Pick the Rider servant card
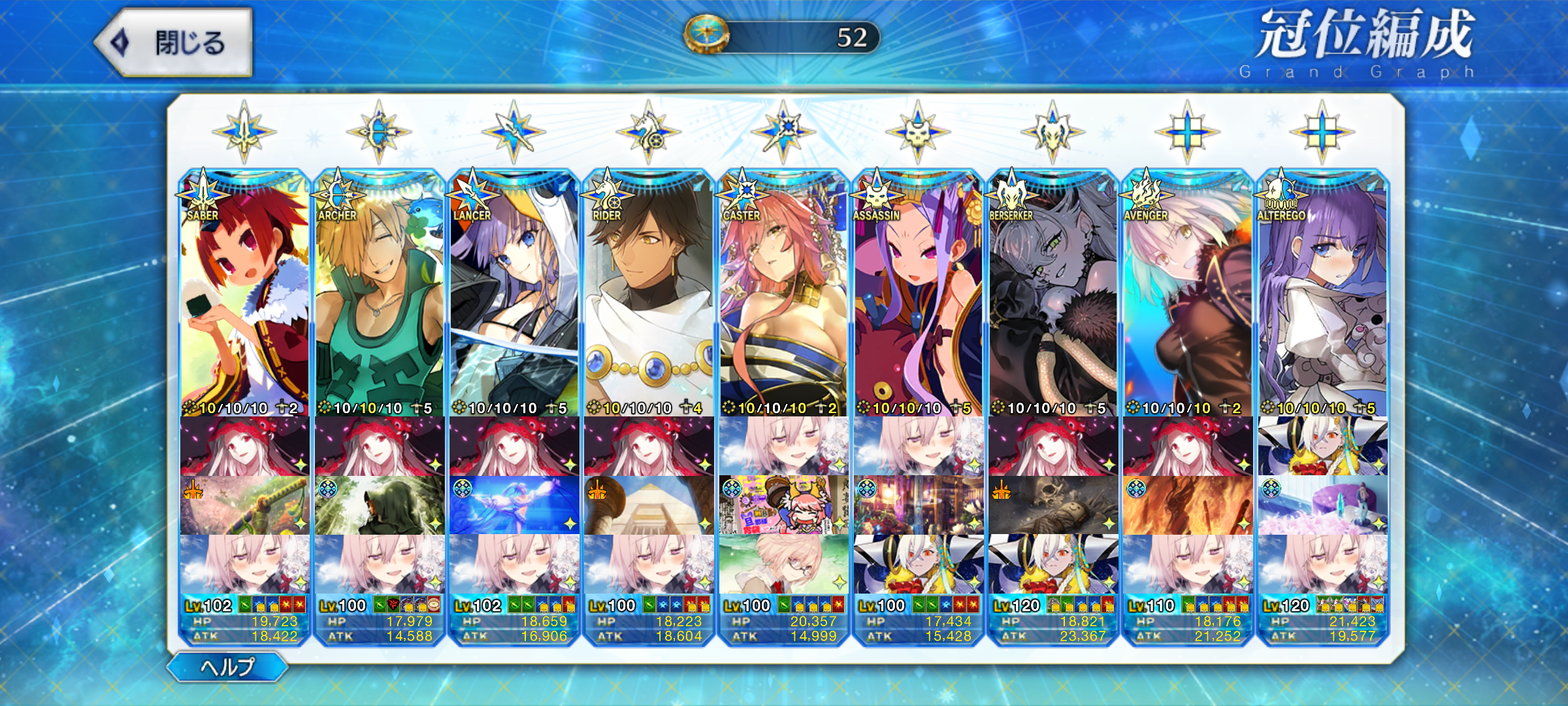 (649, 294)
